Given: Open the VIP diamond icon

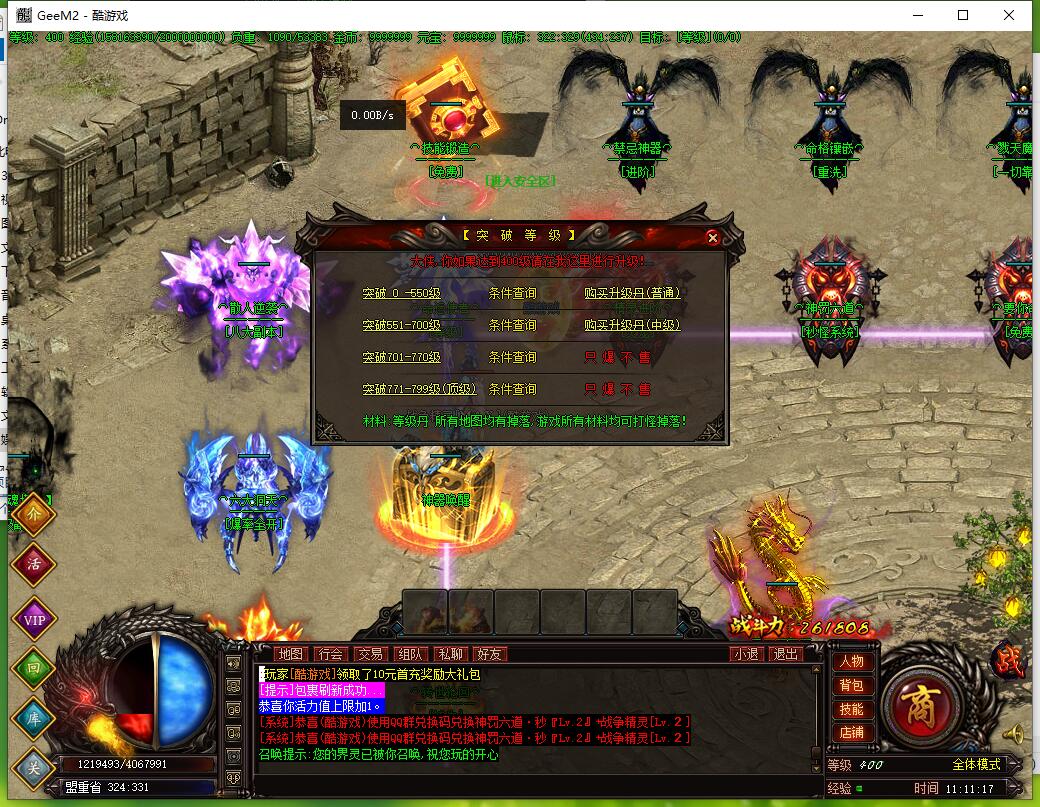Looking at the screenshot, I should (x=33, y=617).
